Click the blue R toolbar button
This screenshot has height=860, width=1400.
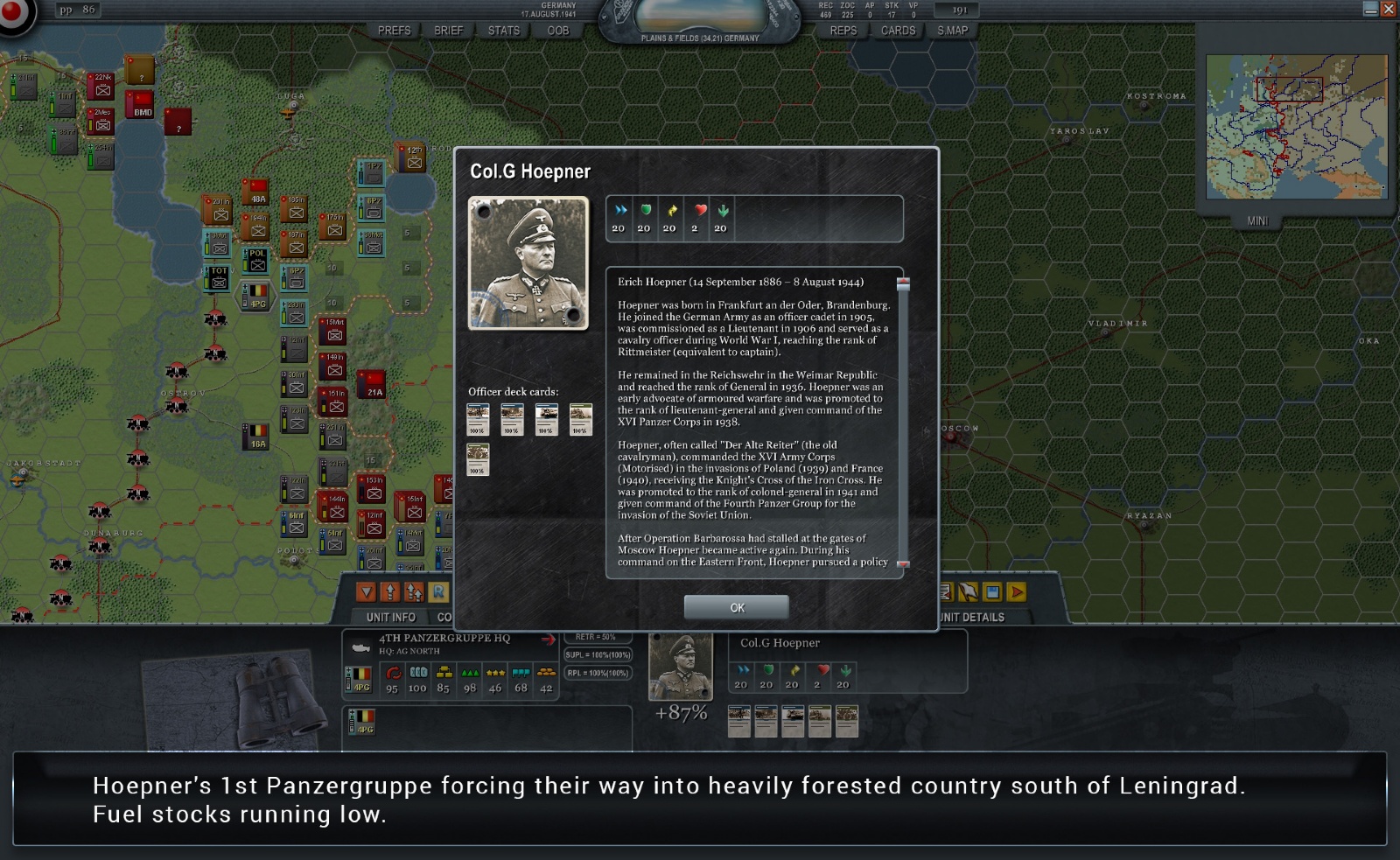(438, 592)
